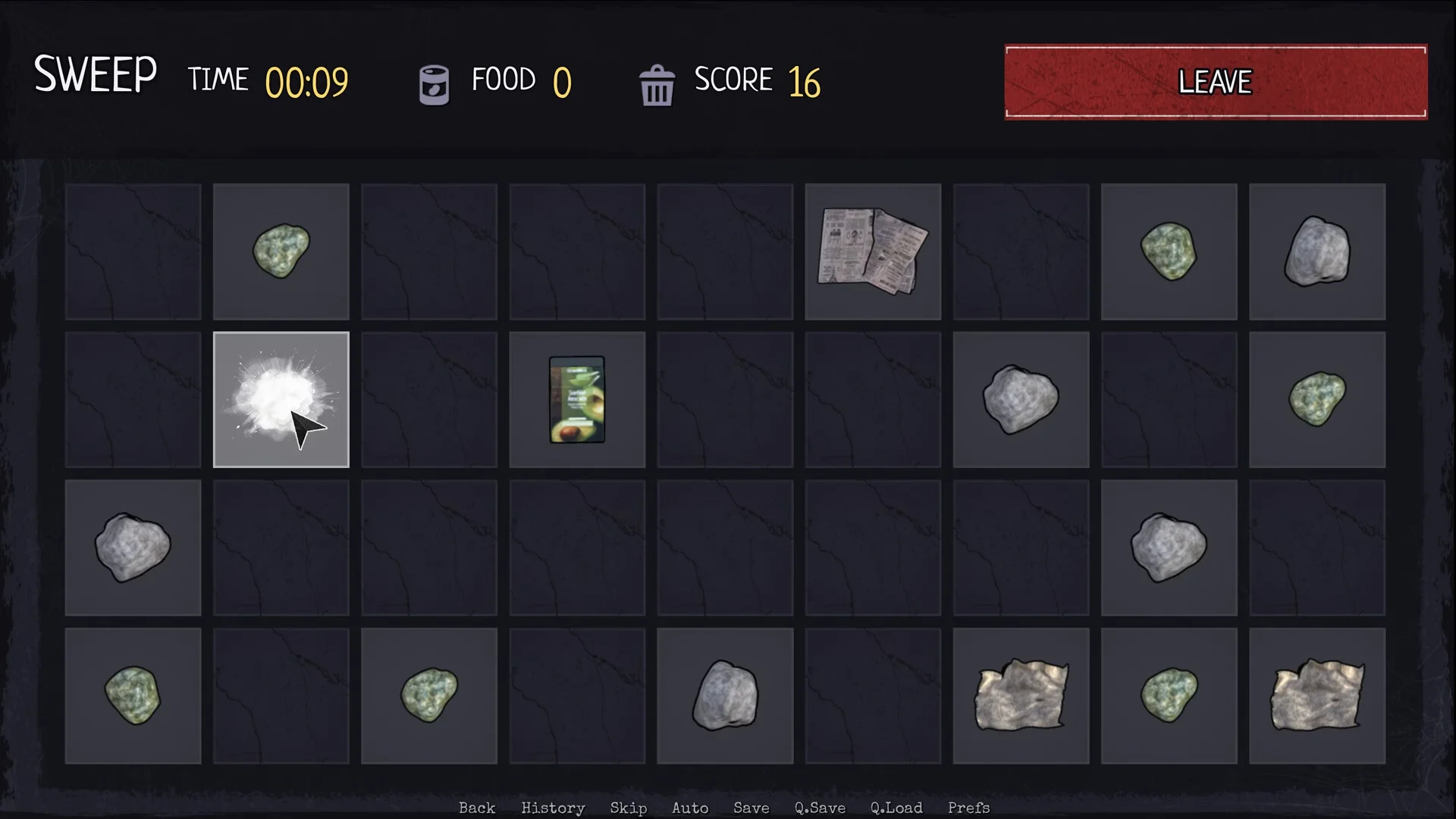Select the newspaper tile
Image resolution: width=1456 pixels, height=819 pixels.
click(872, 251)
